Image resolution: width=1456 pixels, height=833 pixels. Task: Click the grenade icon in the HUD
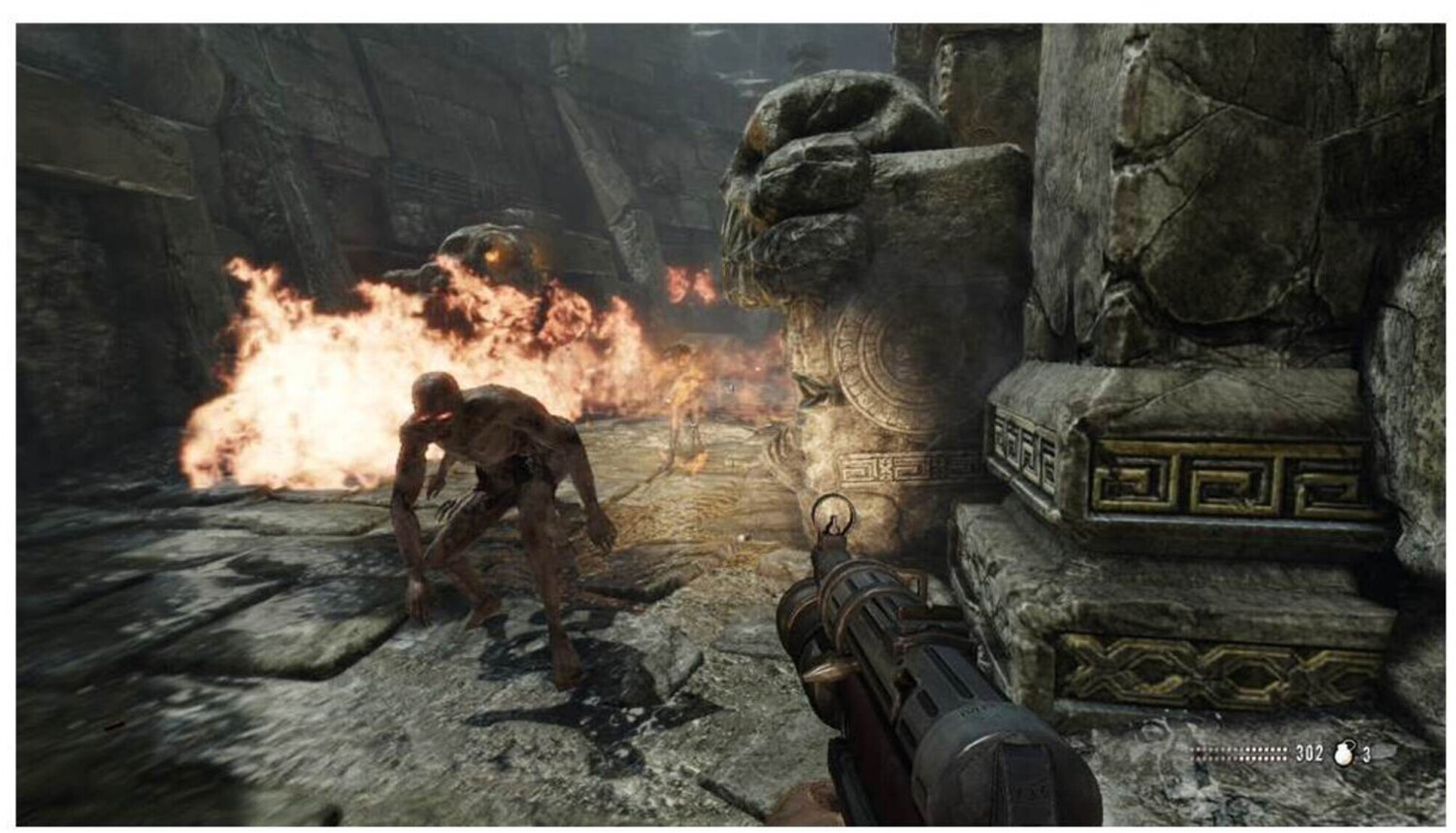coord(1343,753)
